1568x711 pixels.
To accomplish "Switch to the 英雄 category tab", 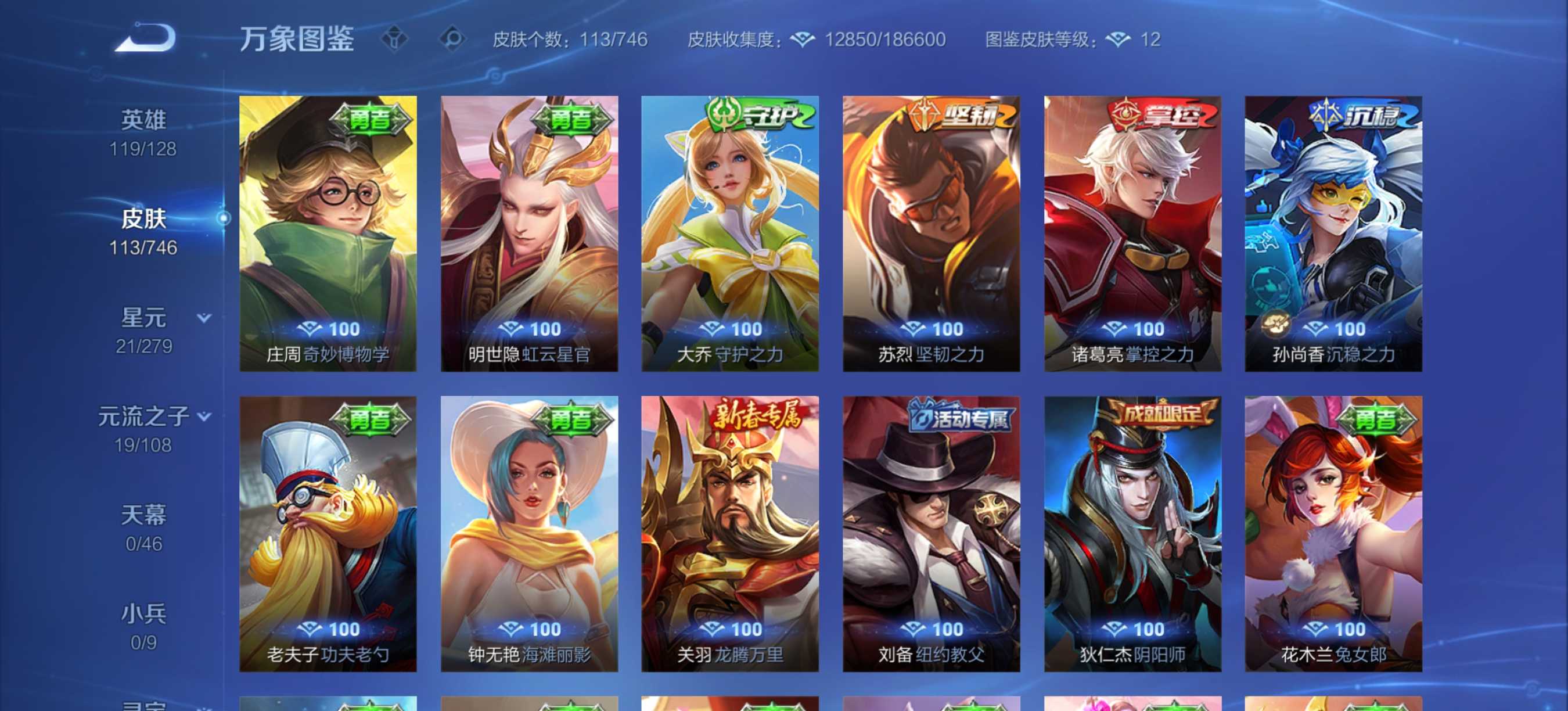I will pyautogui.click(x=143, y=120).
